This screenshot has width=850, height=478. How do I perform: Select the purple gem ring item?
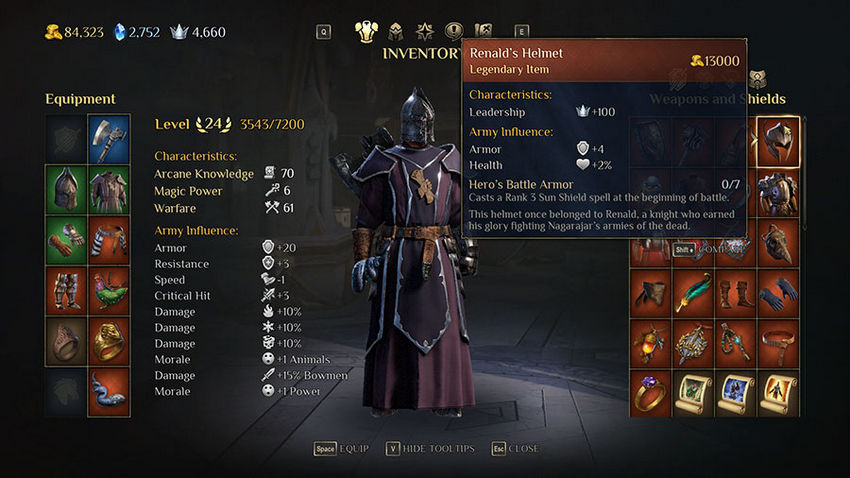click(650, 393)
